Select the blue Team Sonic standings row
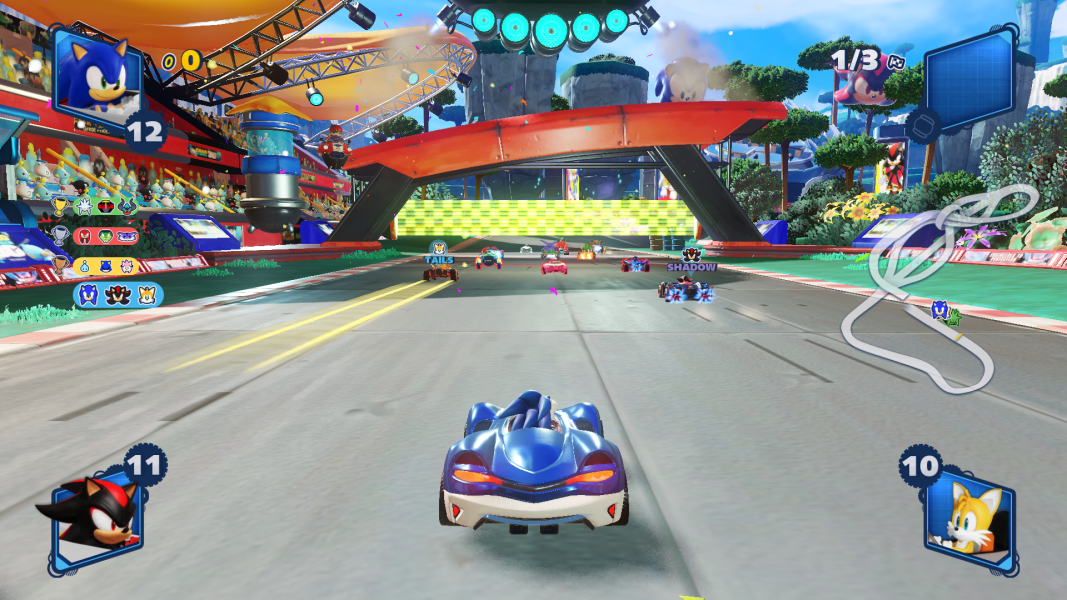 pyautogui.click(x=118, y=294)
